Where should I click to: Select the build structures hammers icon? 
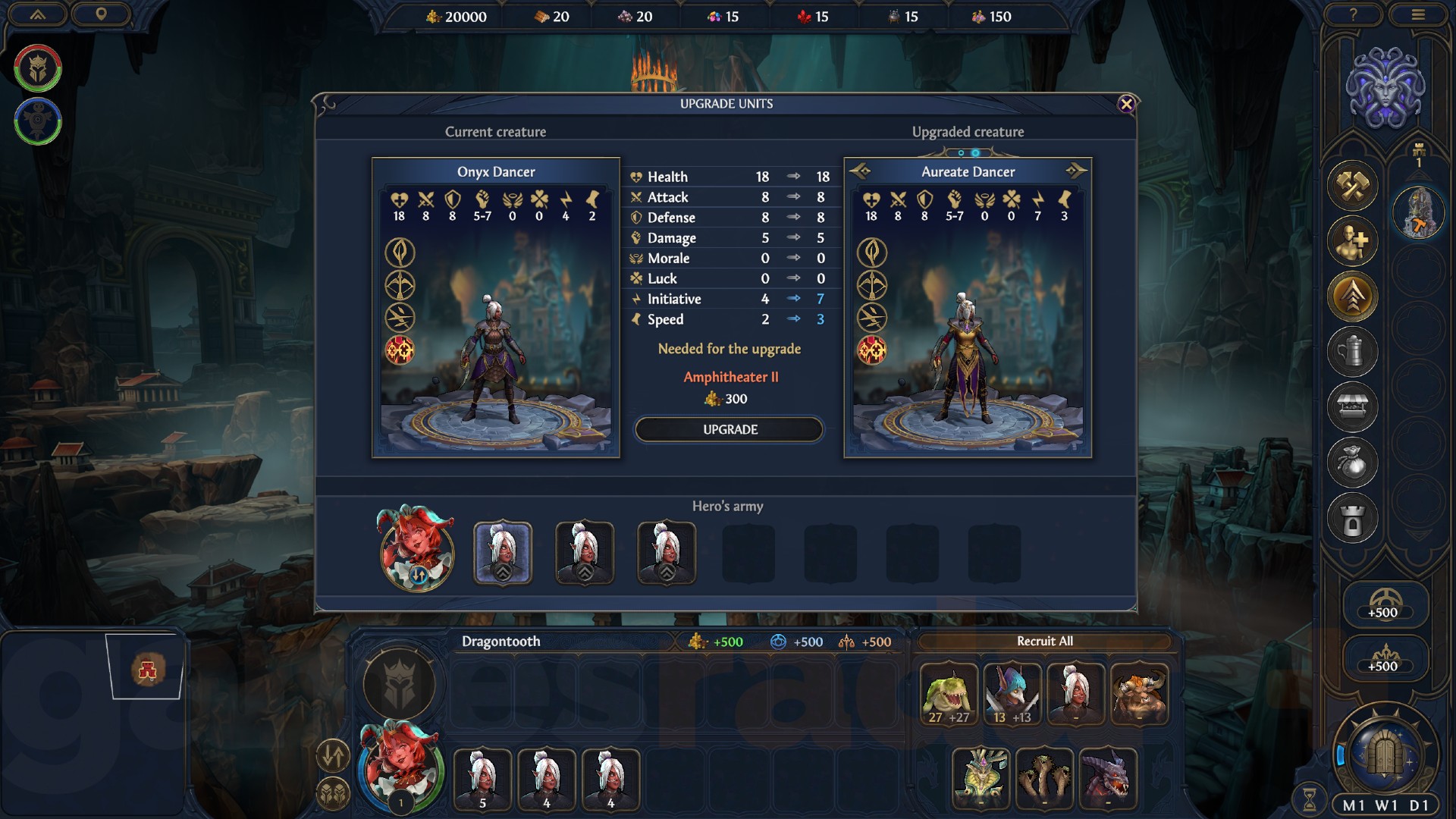click(1353, 186)
